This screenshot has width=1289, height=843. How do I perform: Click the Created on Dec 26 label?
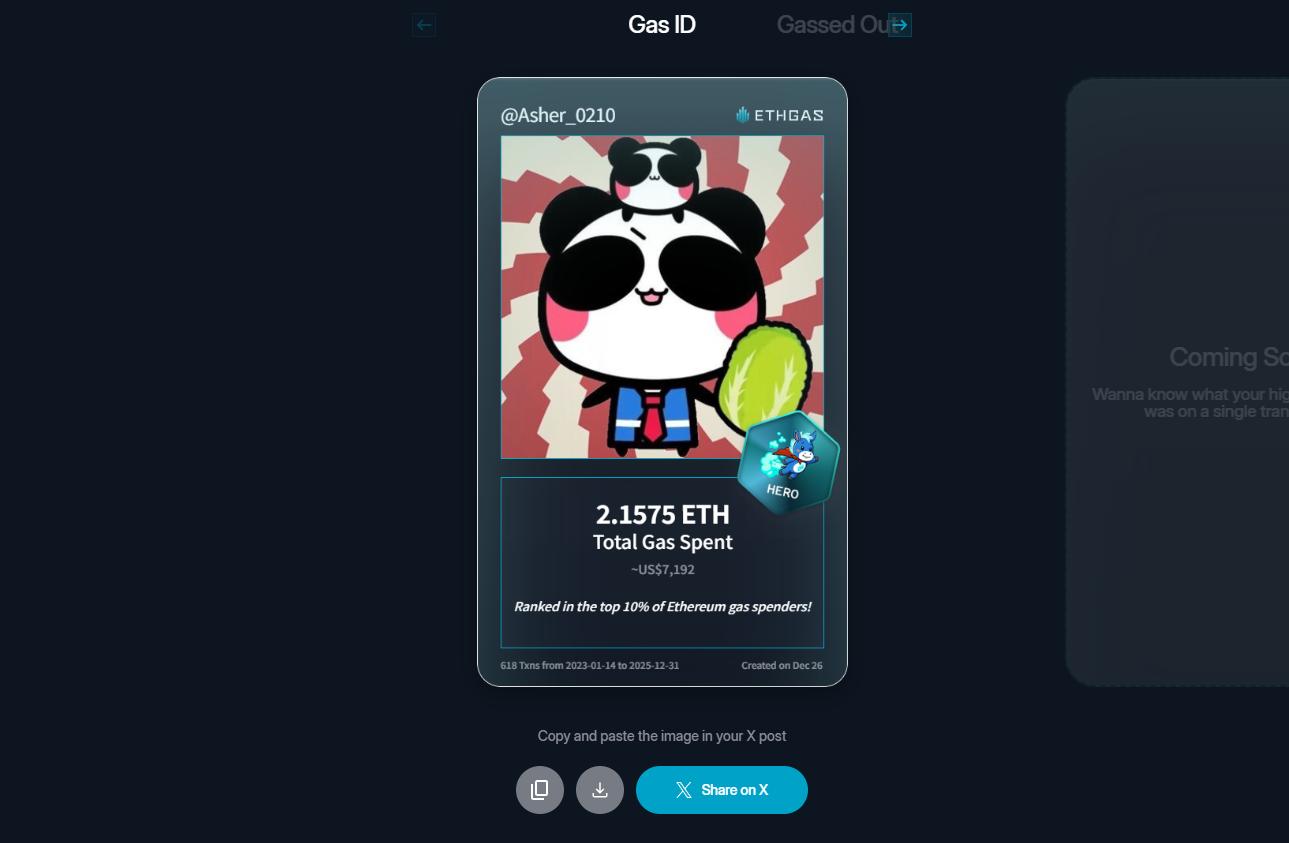click(782, 665)
